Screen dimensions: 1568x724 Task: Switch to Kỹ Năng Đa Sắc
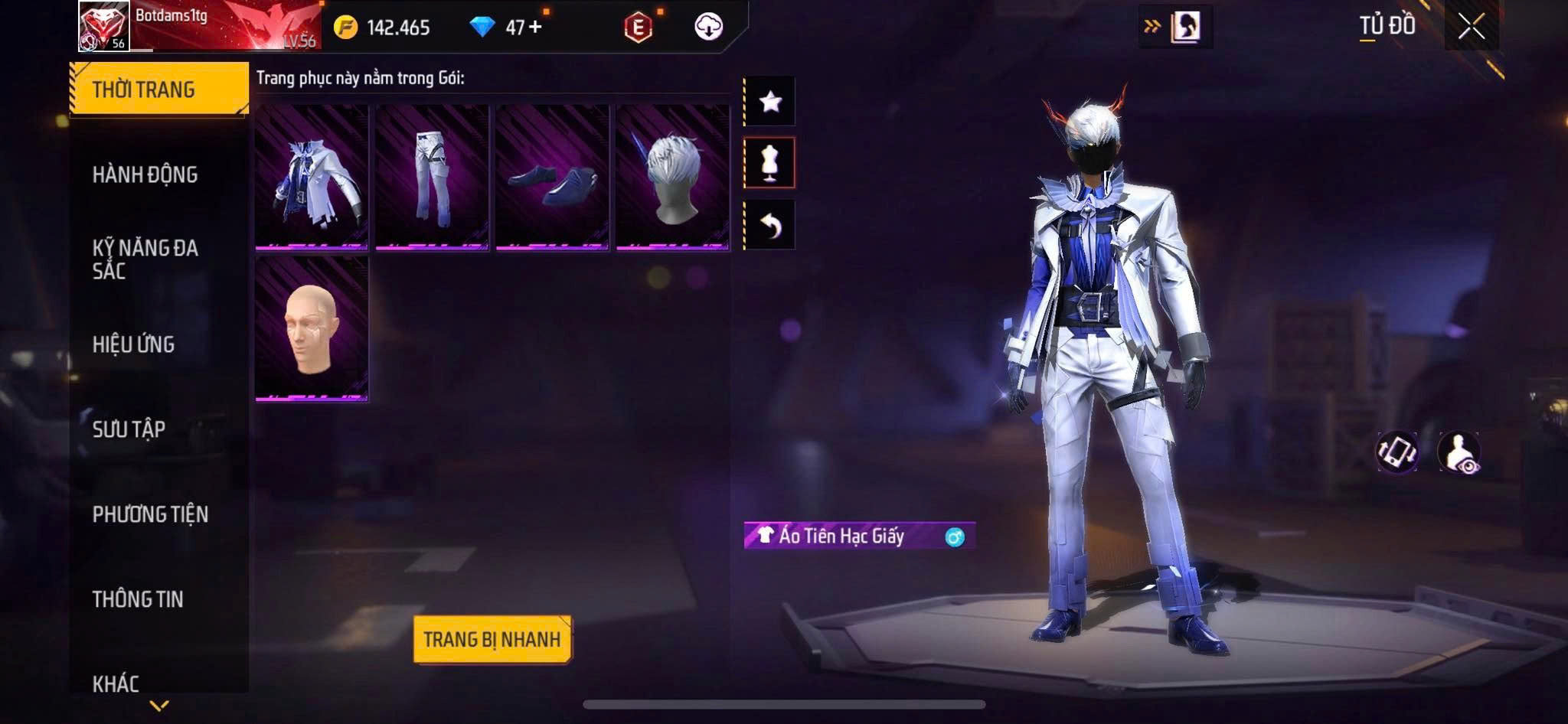145,259
